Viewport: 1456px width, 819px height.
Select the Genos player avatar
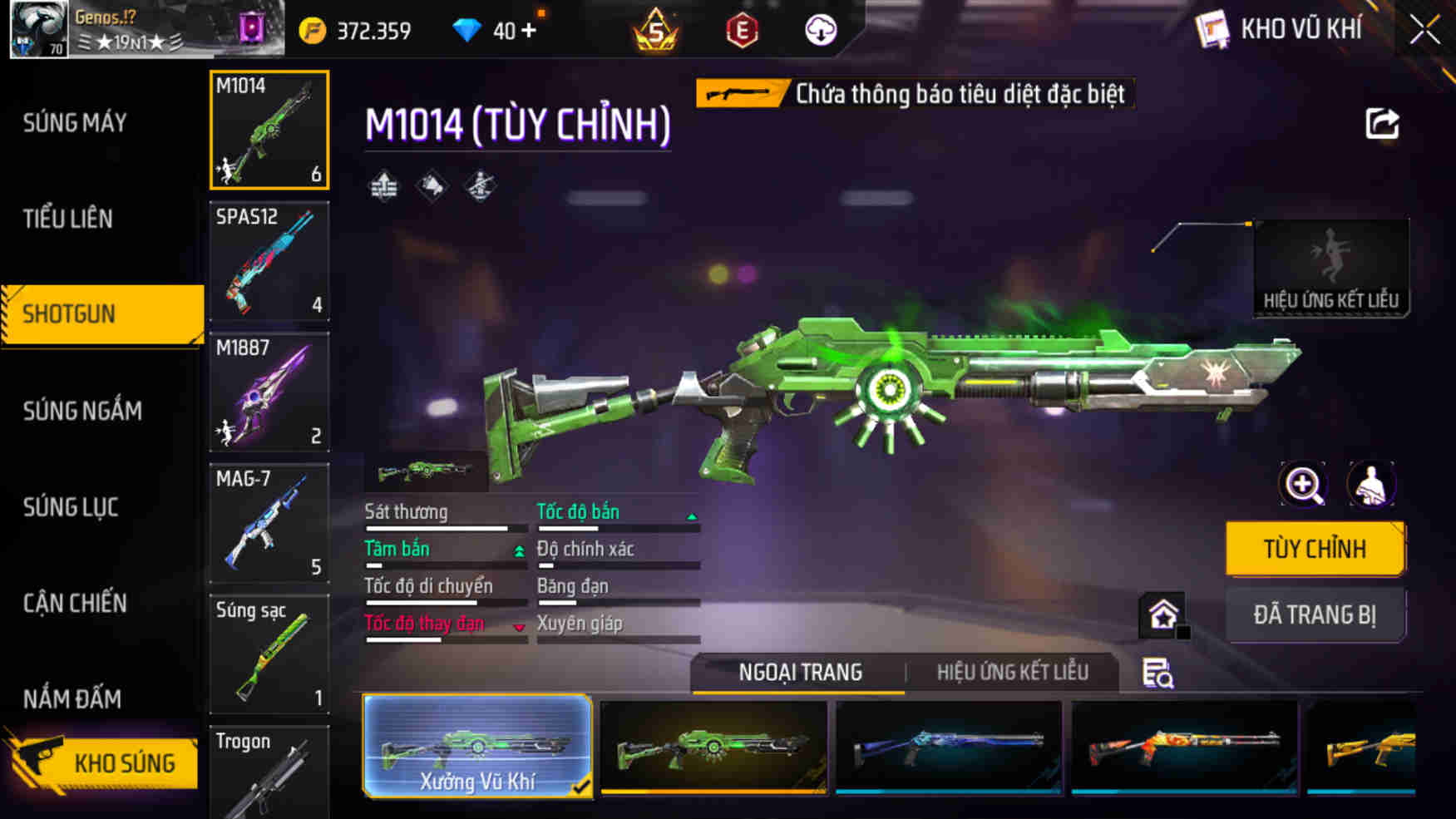[x=37, y=31]
